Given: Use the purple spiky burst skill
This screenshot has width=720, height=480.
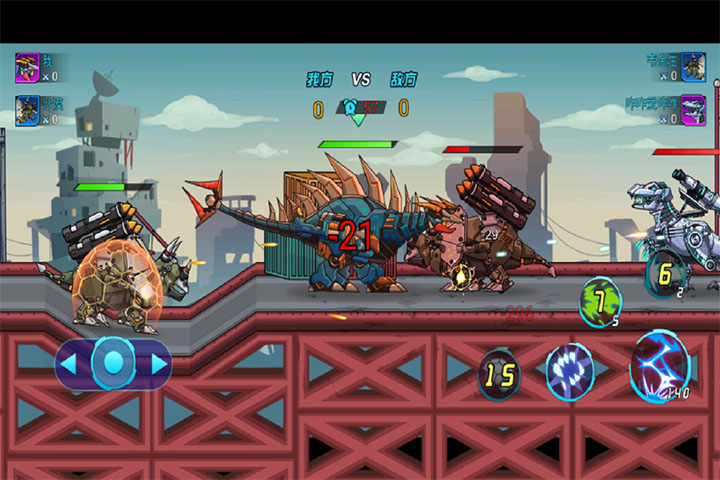Looking at the screenshot, I should (570, 370).
